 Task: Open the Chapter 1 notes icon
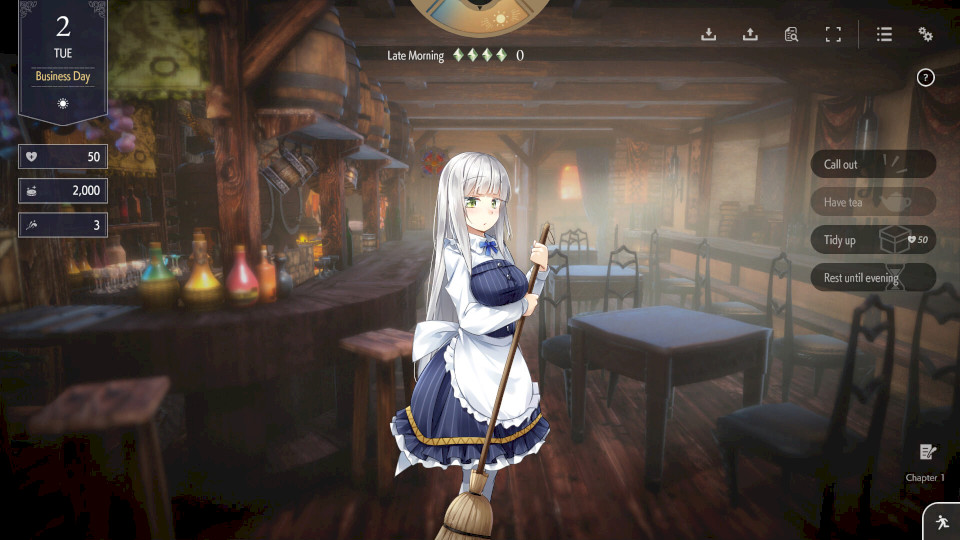(926, 453)
